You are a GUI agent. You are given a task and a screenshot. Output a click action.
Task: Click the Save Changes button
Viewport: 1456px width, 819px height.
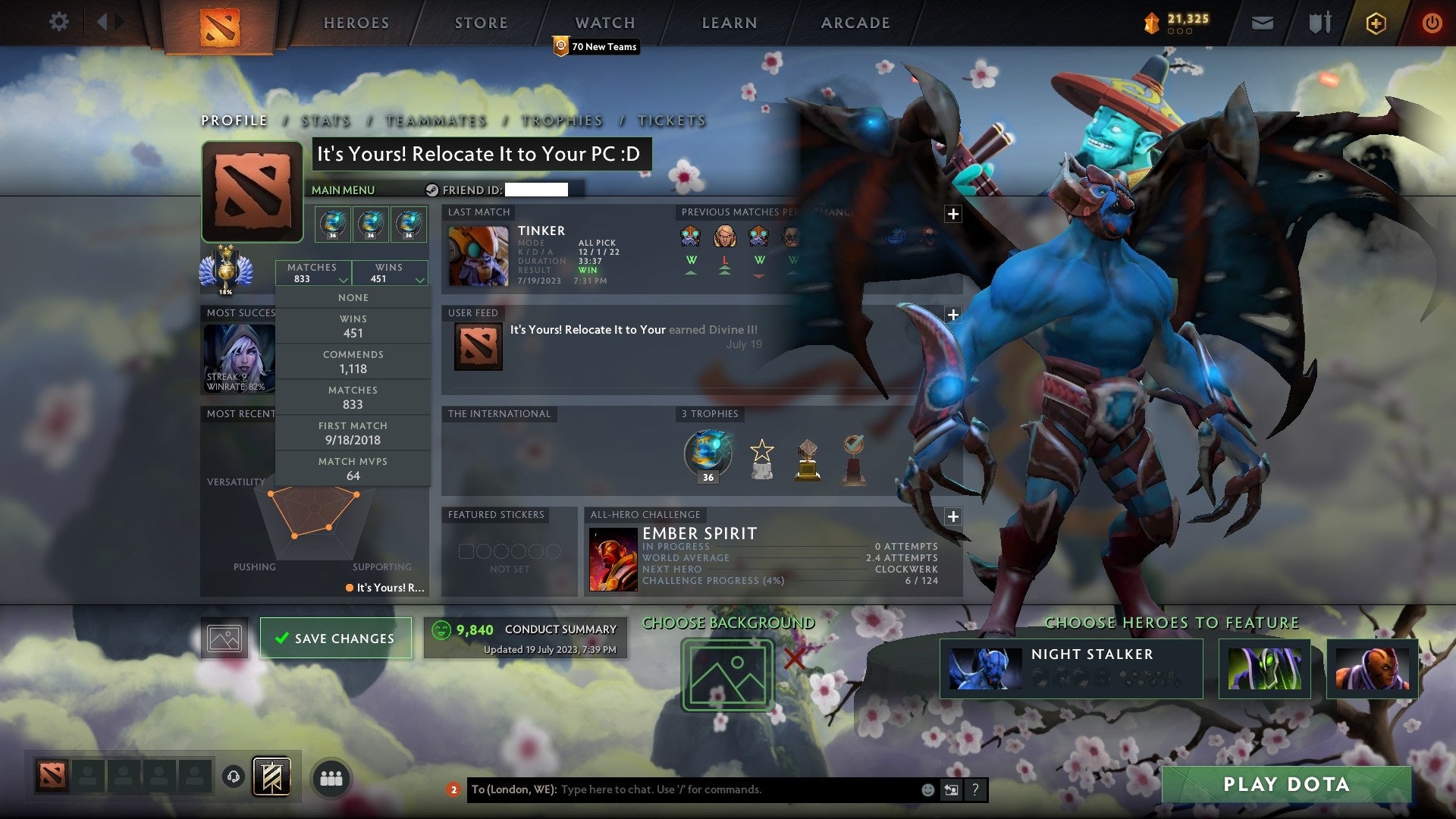[335, 638]
